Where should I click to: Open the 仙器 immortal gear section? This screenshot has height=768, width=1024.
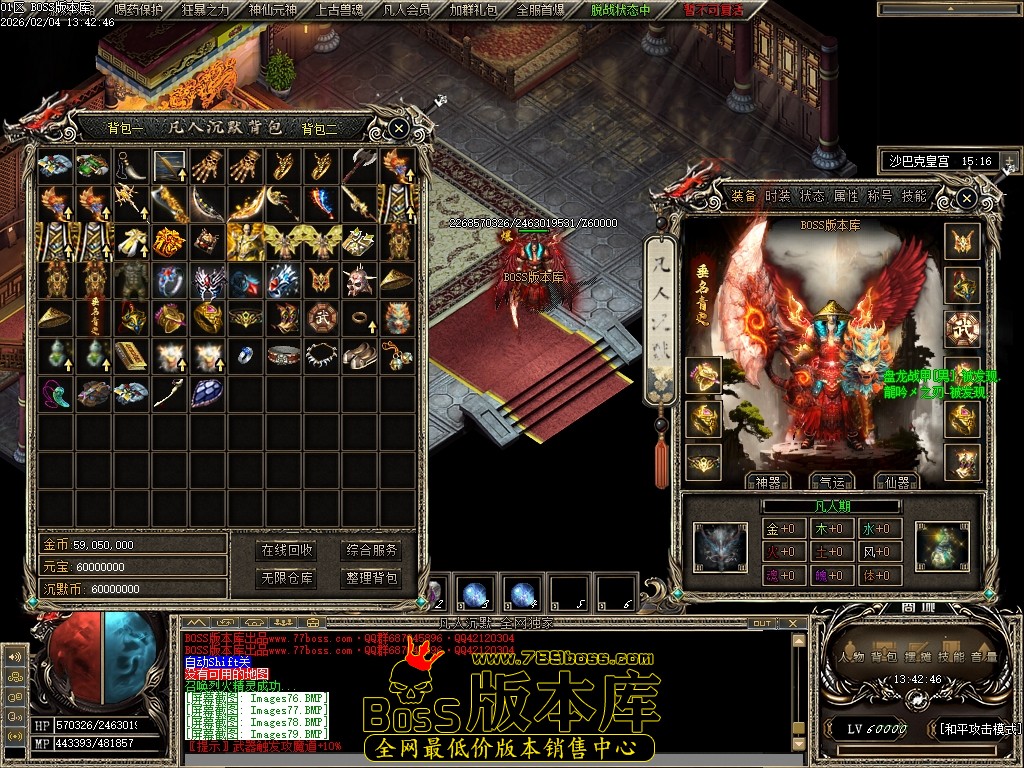896,482
